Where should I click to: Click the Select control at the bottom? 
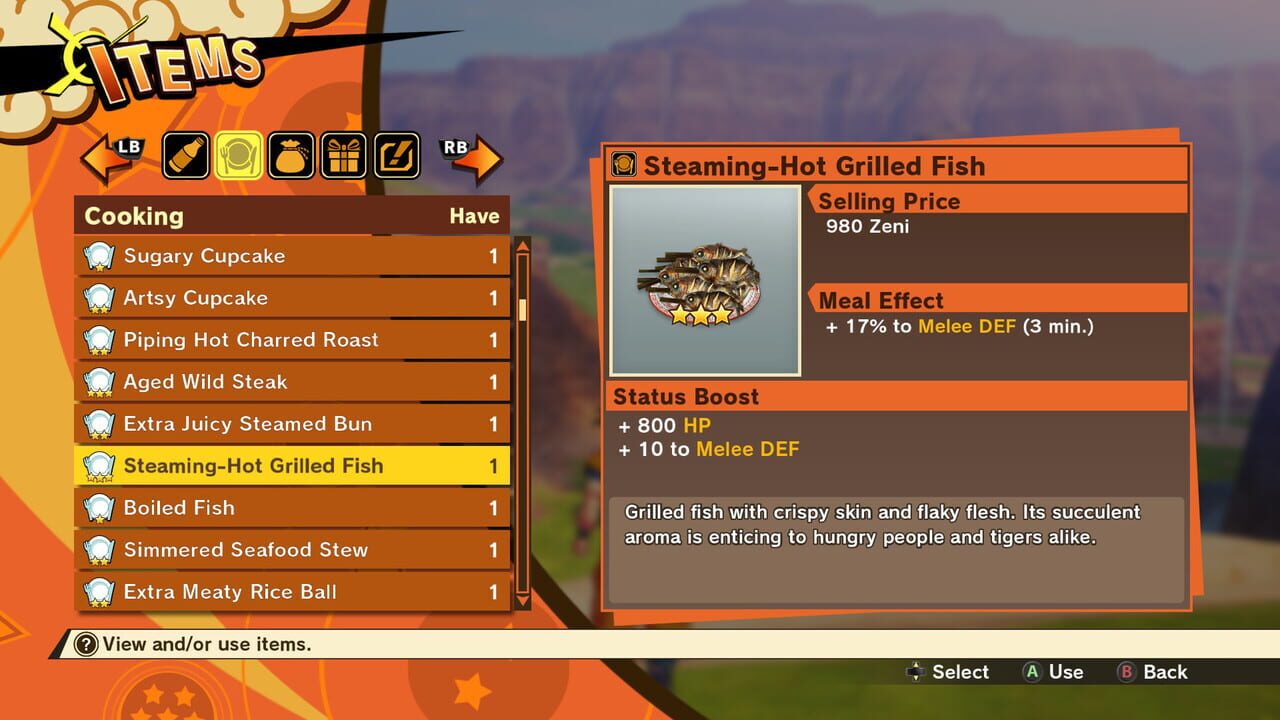pyautogui.click(x=948, y=672)
